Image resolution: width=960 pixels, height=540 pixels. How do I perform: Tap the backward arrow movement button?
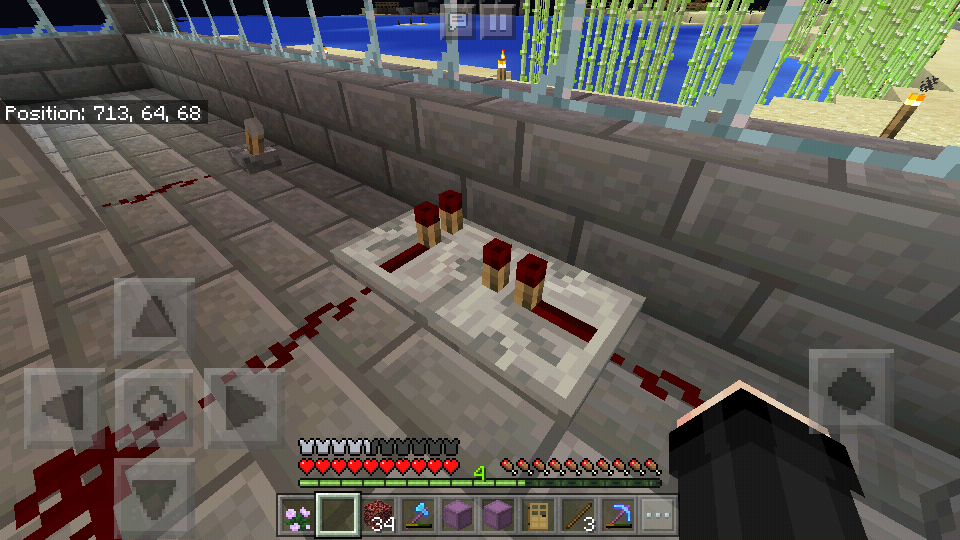[x=153, y=492]
